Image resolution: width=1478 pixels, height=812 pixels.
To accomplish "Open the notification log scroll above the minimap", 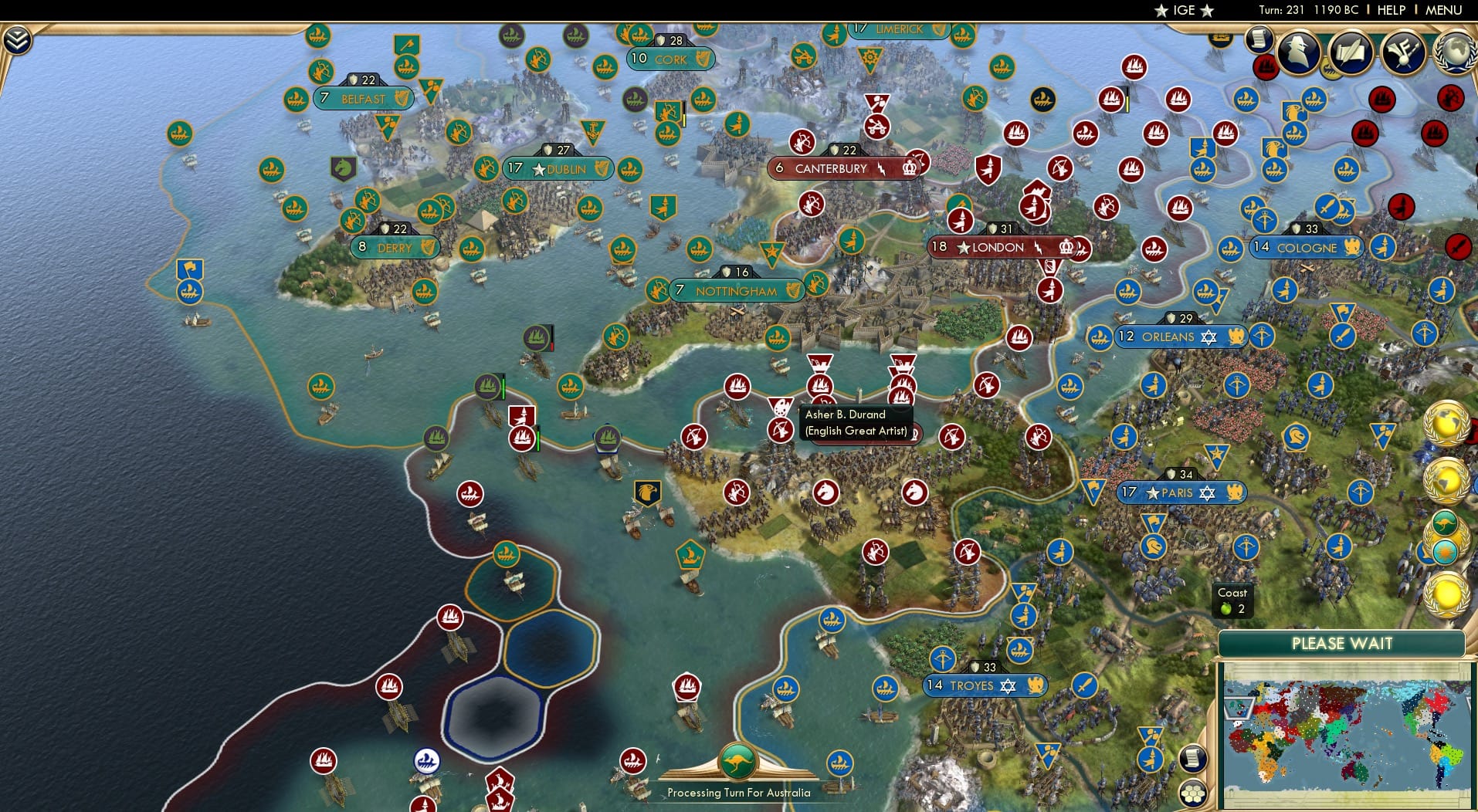I will click(x=1192, y=759).
